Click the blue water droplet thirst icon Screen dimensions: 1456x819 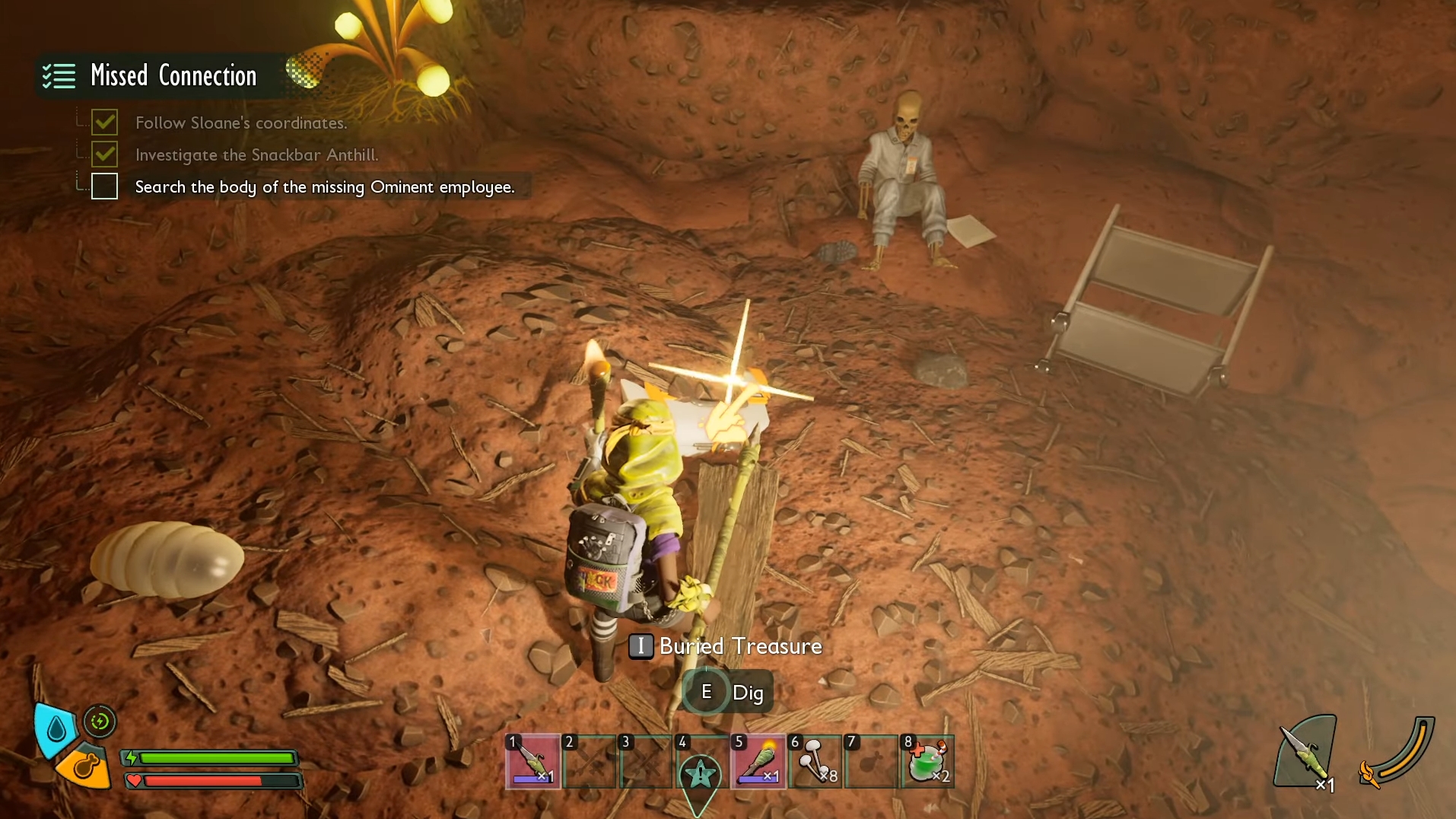pyautogui.click(x=56, y=729)
